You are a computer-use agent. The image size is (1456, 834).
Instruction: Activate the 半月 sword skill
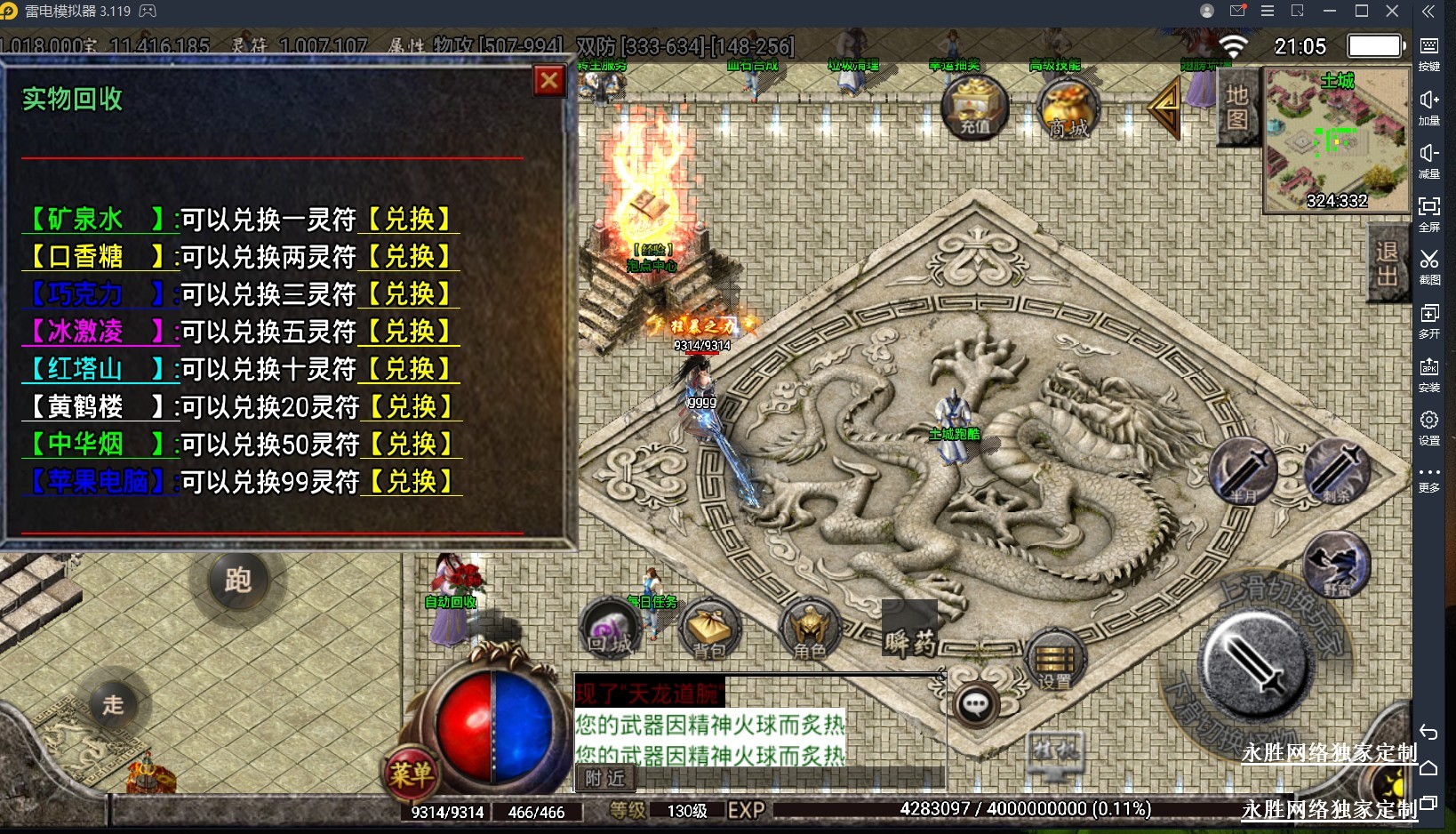pyautogui.click(x=1242, y=471)
